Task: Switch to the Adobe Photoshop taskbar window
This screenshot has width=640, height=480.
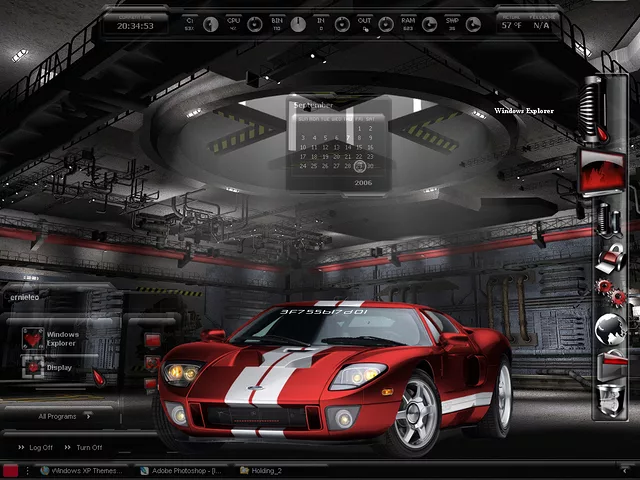Action: pyautogui.click(x=185, y=469)
